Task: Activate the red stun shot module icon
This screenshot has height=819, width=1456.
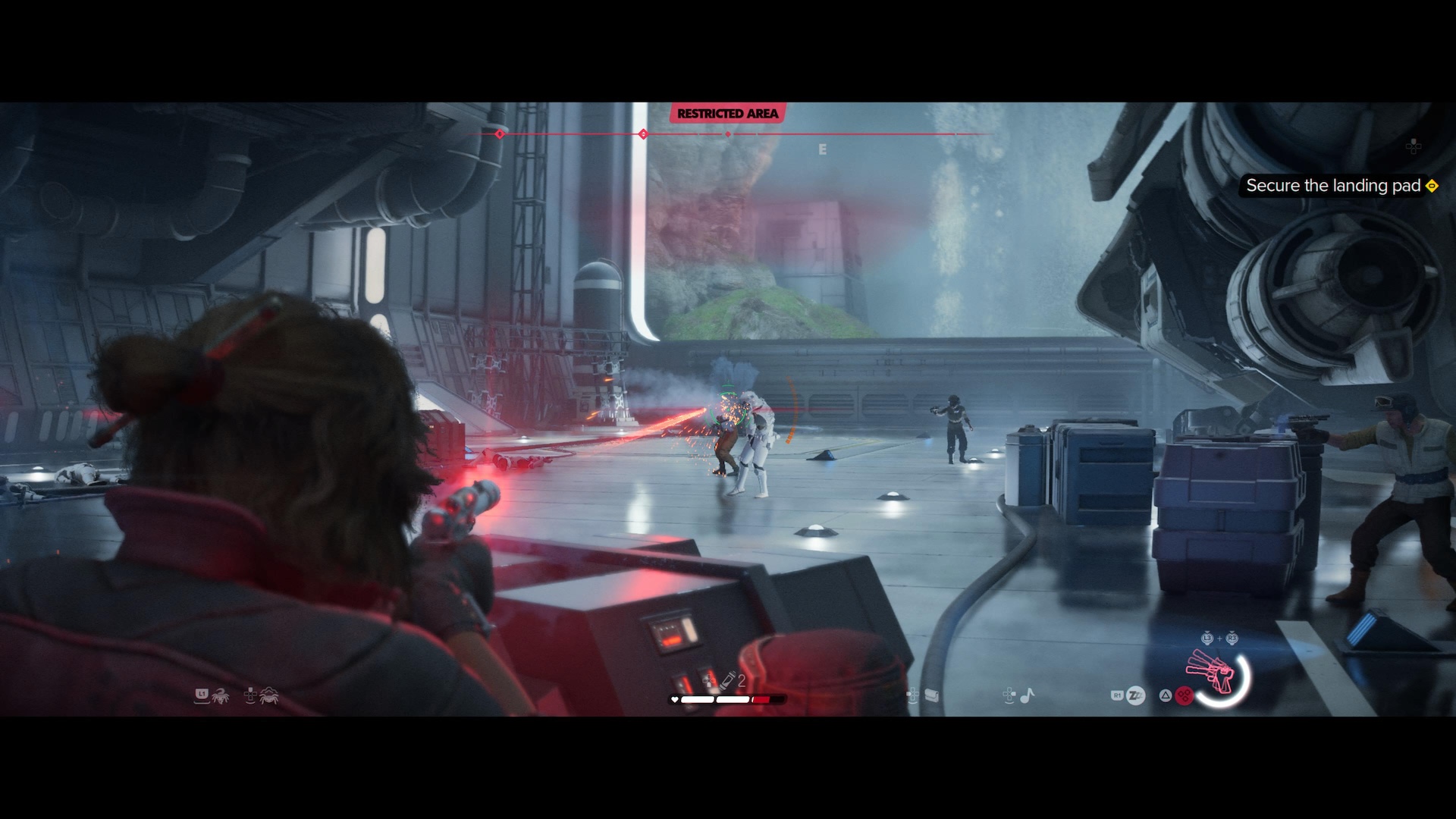Action: [1184, 695]
